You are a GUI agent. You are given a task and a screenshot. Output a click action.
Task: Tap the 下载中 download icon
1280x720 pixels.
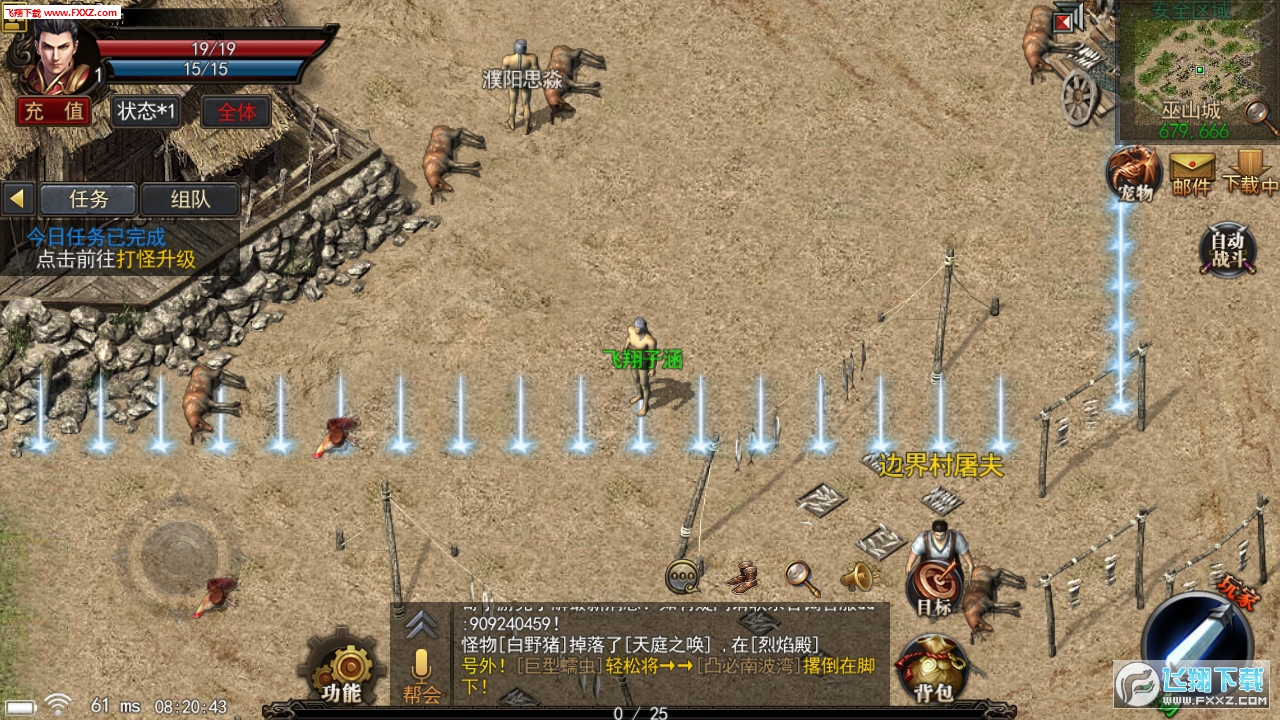click(1249, 172)
